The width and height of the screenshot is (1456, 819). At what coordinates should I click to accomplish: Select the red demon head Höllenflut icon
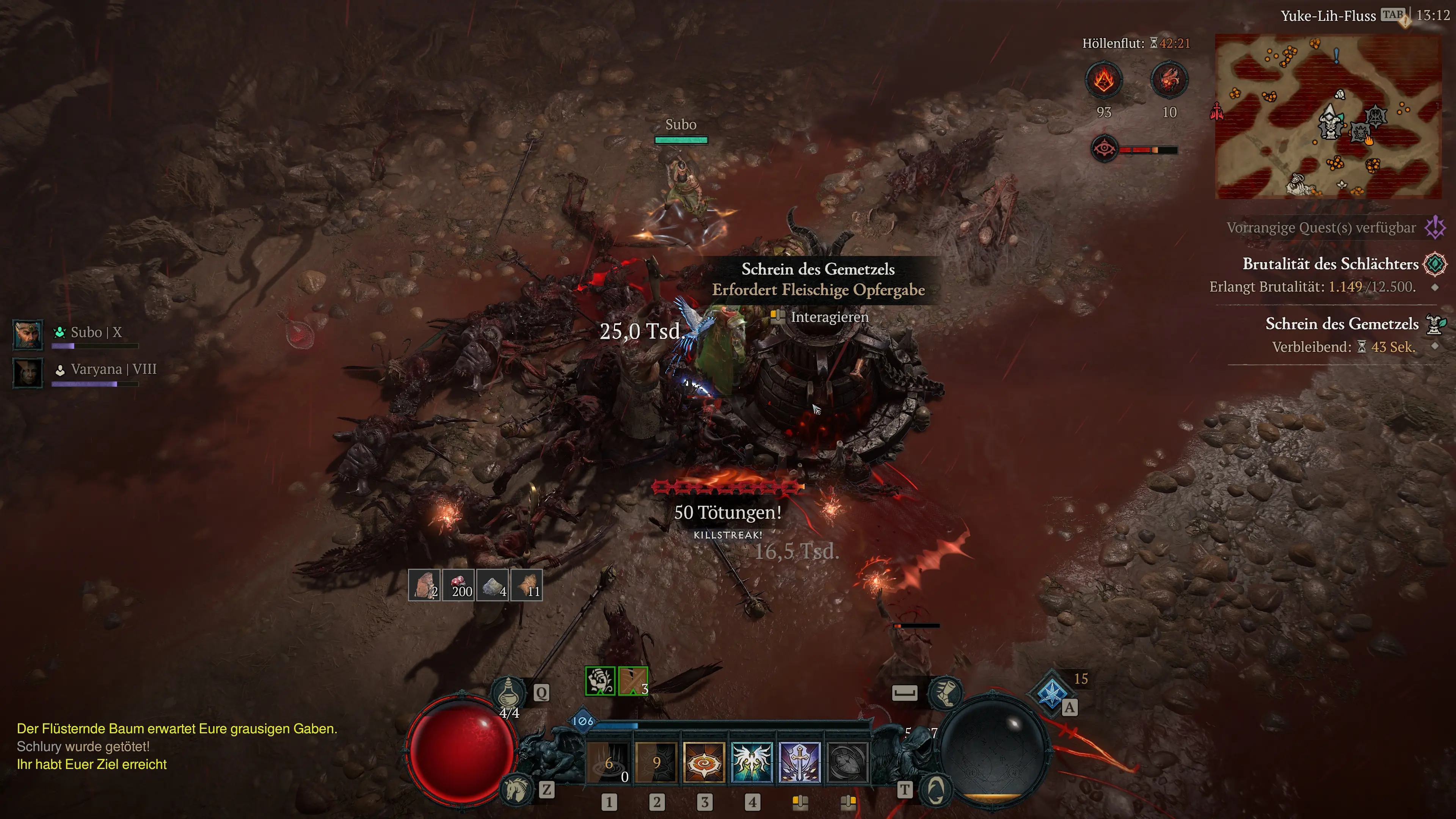click(1169, 80)
